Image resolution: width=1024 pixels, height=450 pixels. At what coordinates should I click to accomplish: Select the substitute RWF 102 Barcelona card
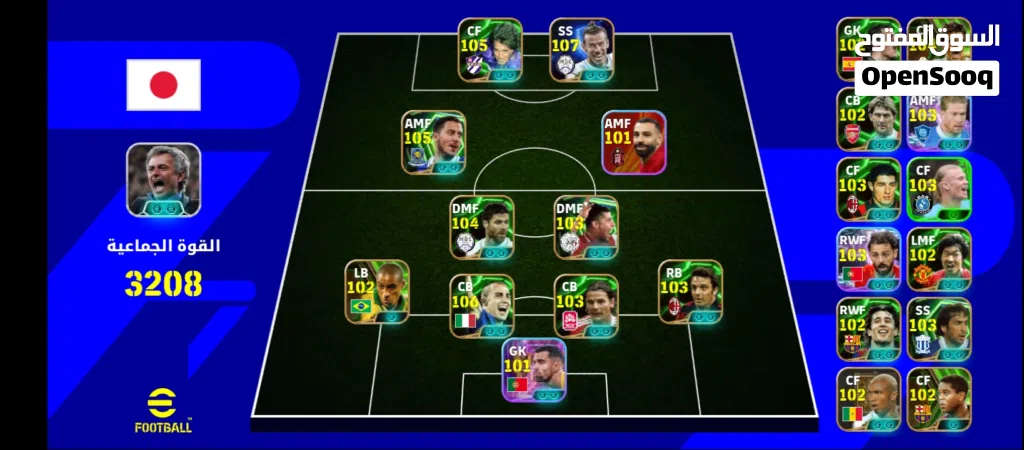point(868,329)
